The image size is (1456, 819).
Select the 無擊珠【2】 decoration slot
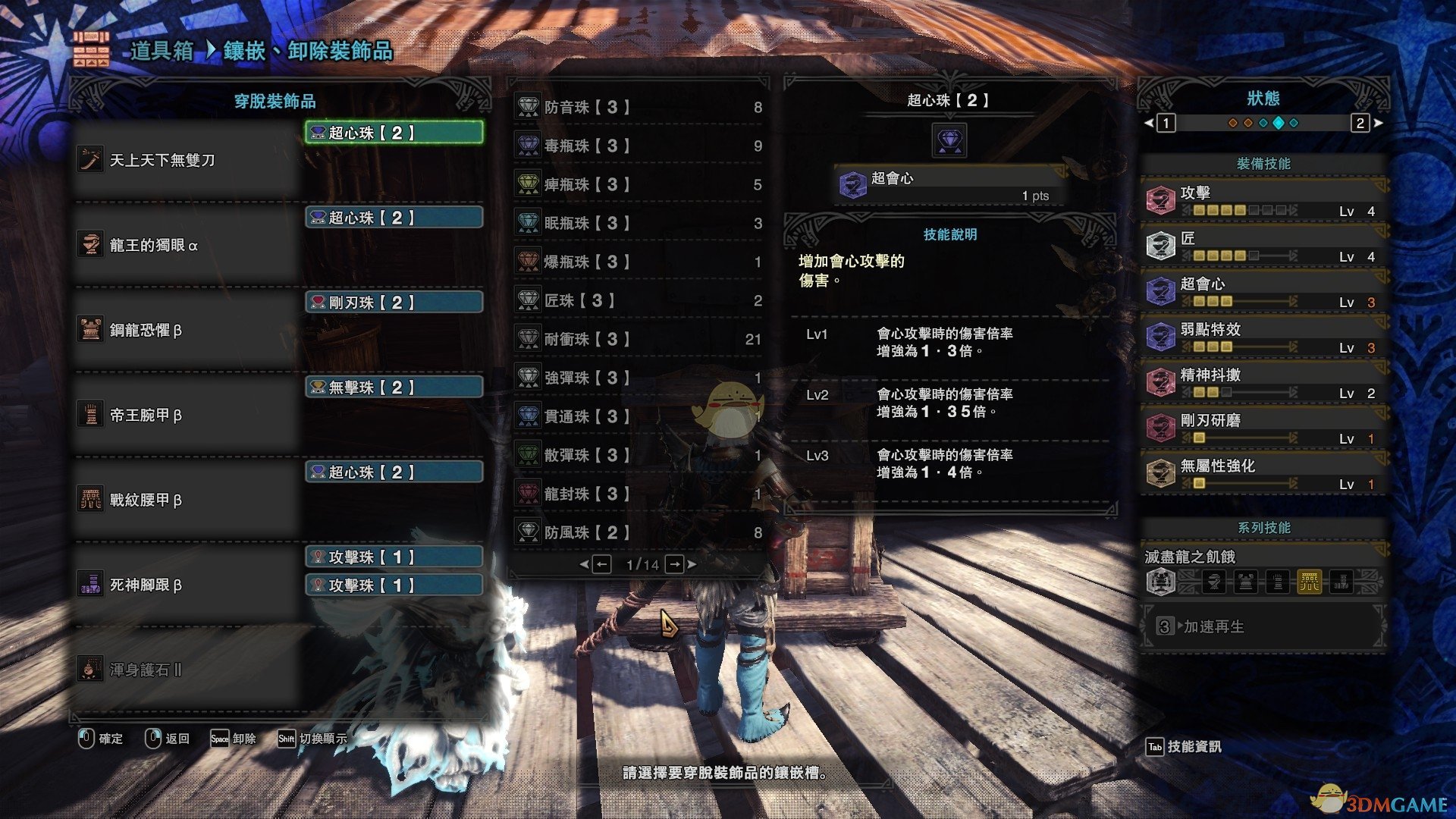[394, 388]
